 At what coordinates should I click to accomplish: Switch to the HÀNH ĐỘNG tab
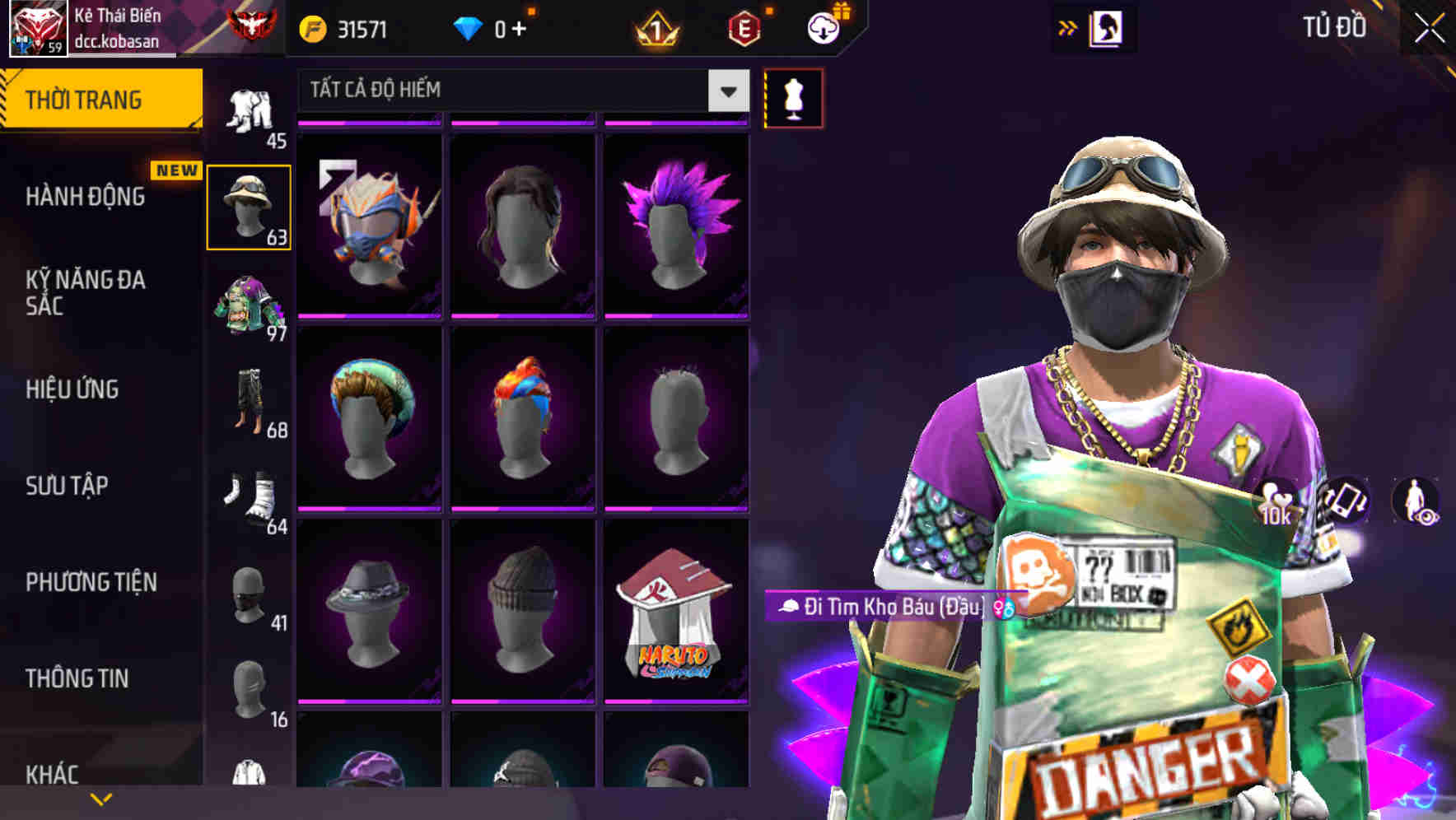[x=85, y=196]
